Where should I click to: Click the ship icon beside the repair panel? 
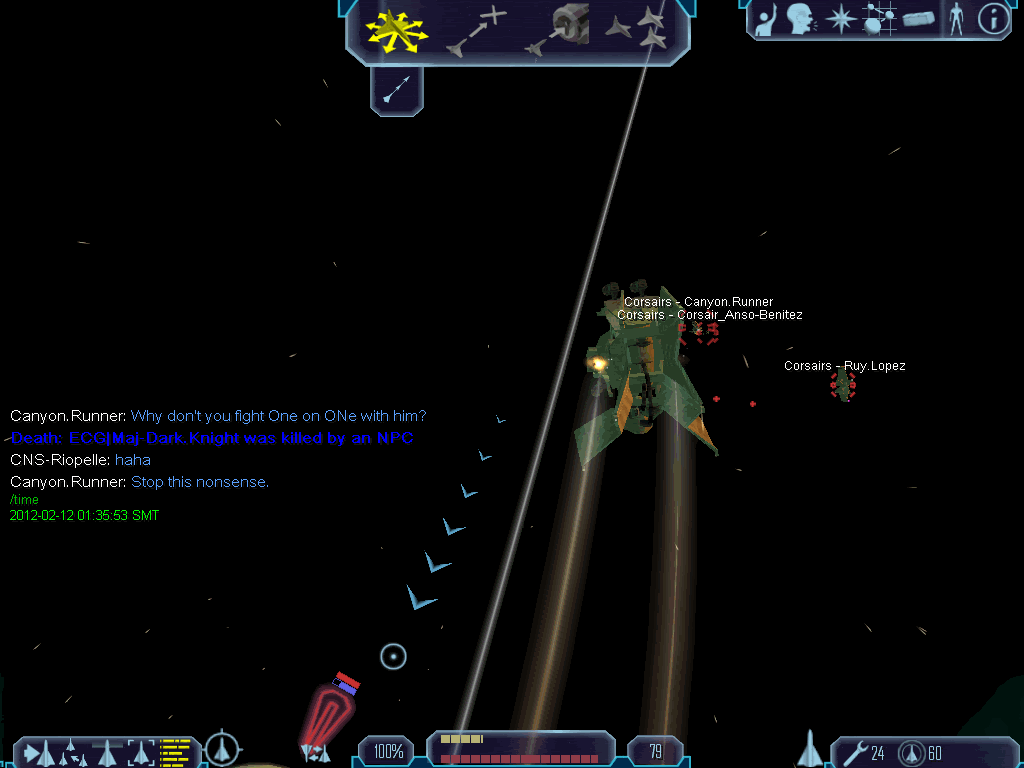tap(810, 749)
